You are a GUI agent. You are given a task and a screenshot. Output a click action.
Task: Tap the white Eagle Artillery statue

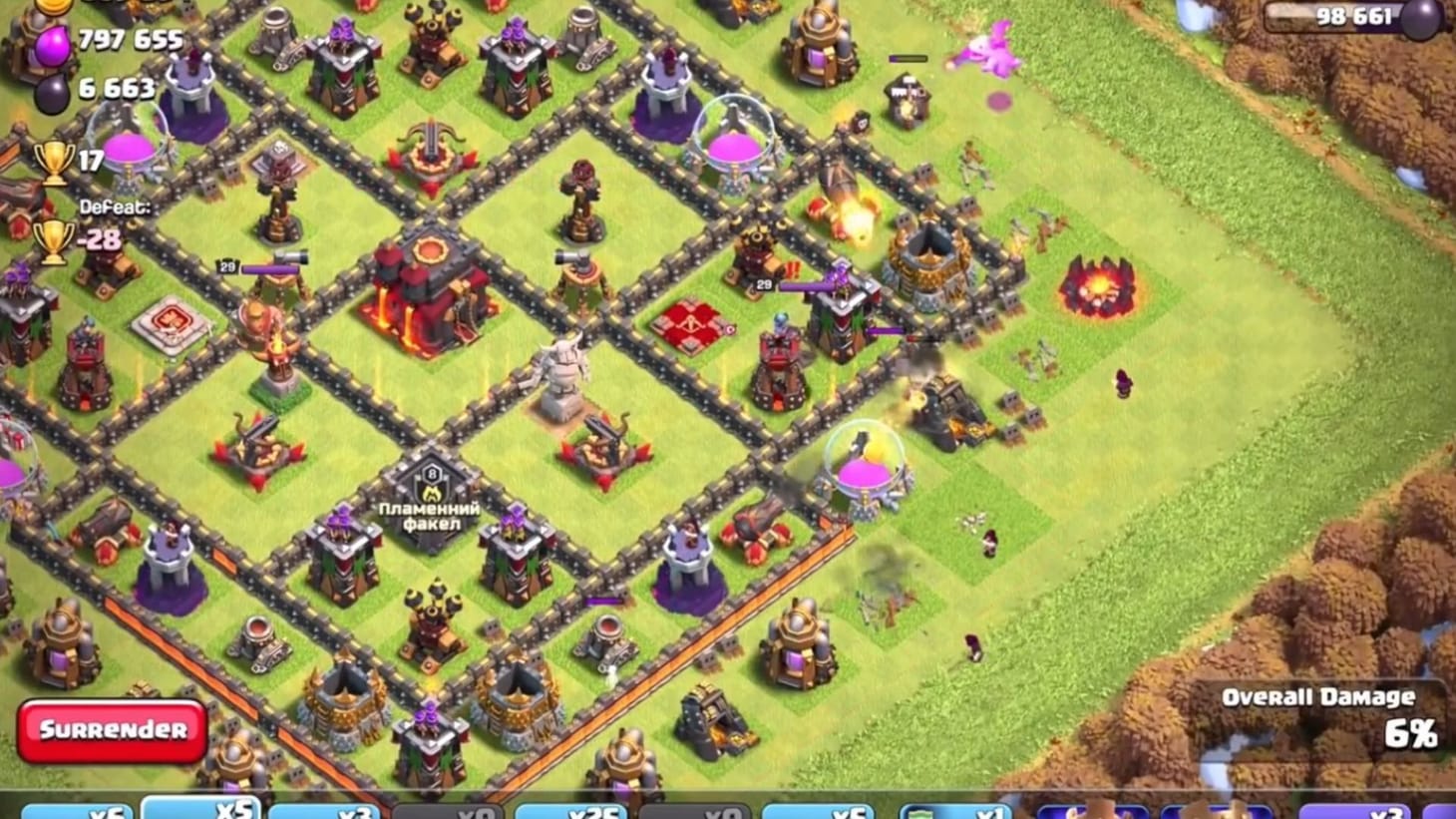click(x=563, y=379)
